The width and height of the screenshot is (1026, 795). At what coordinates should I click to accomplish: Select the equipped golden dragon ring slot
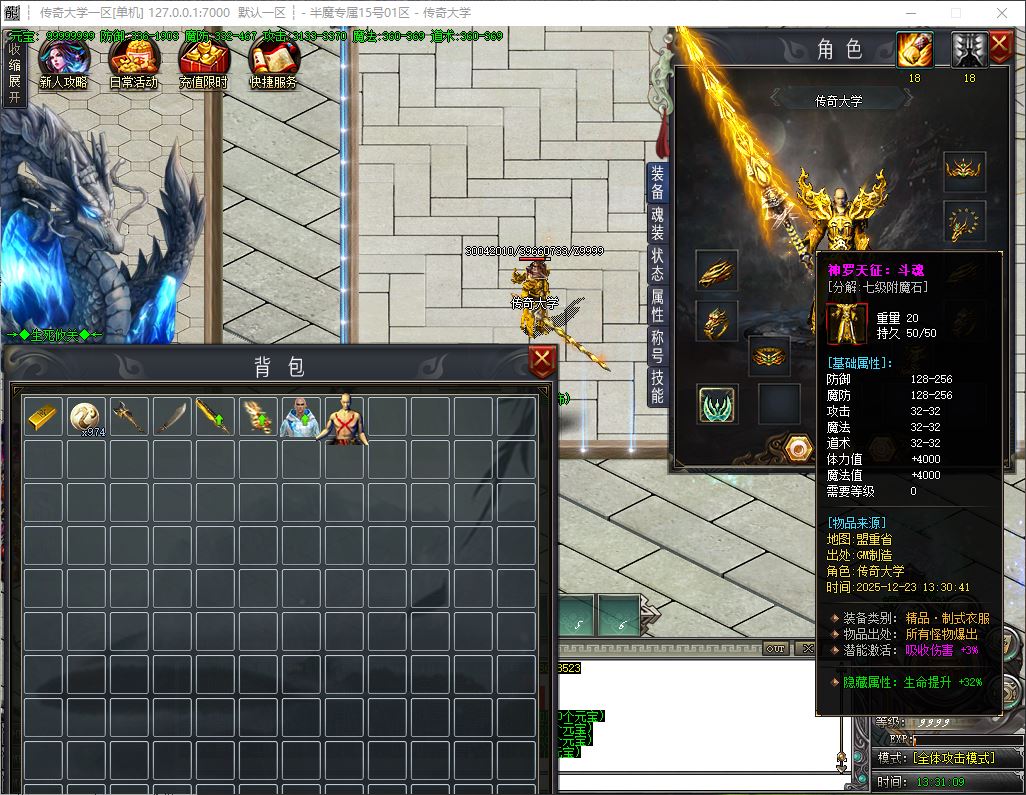click(717, 322)
